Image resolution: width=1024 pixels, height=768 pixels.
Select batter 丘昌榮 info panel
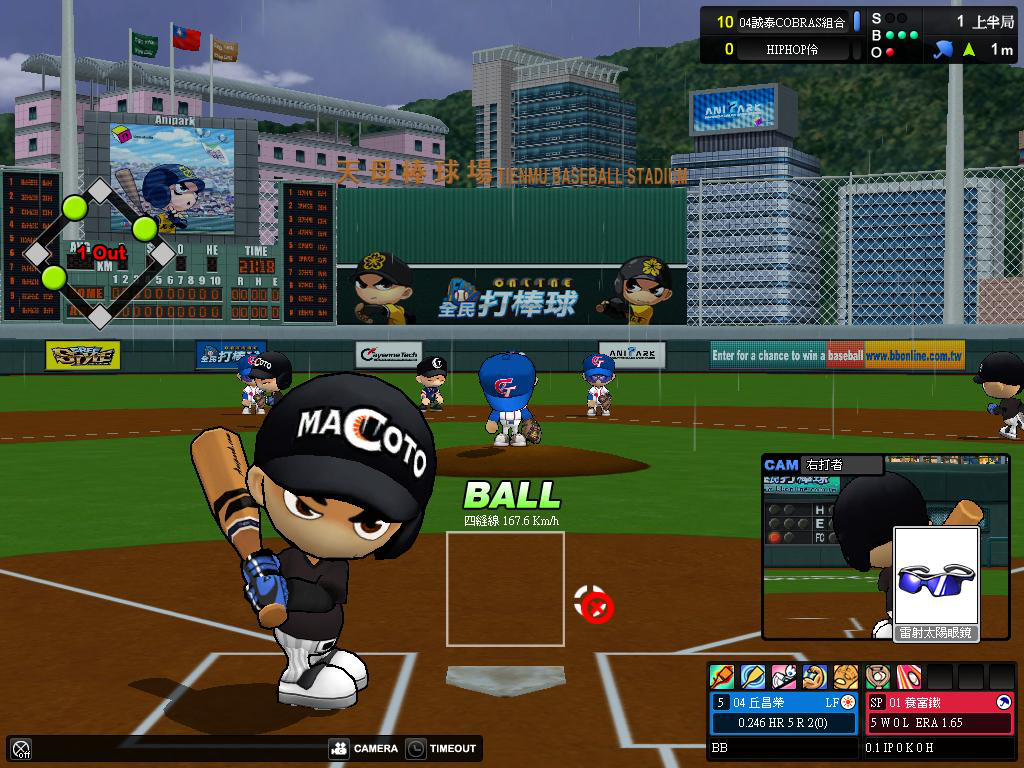click(x=784, y=712)
